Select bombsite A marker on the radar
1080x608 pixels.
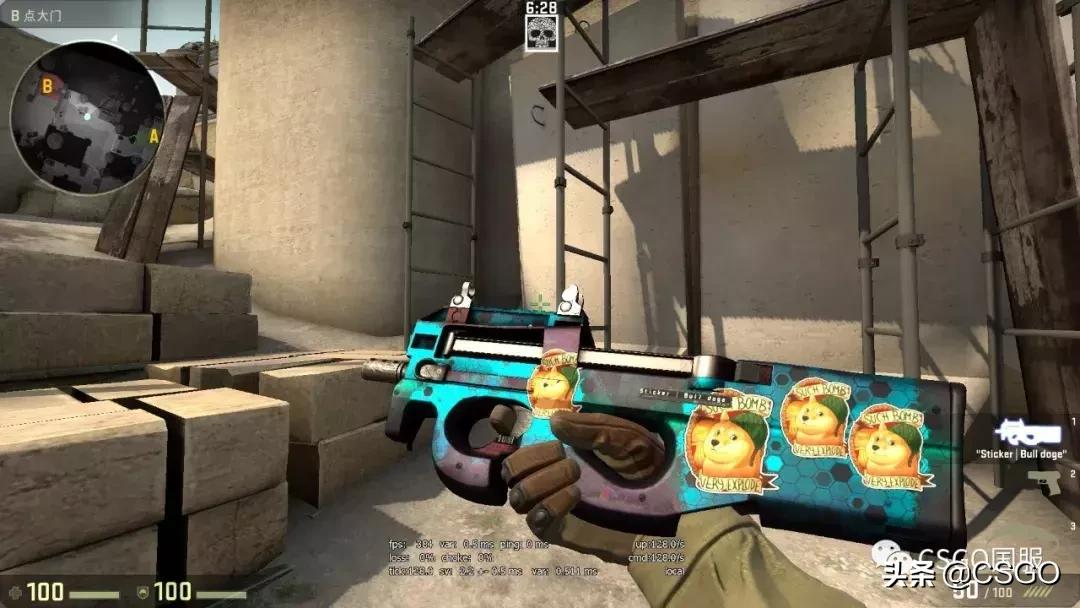tap(153, 136)
